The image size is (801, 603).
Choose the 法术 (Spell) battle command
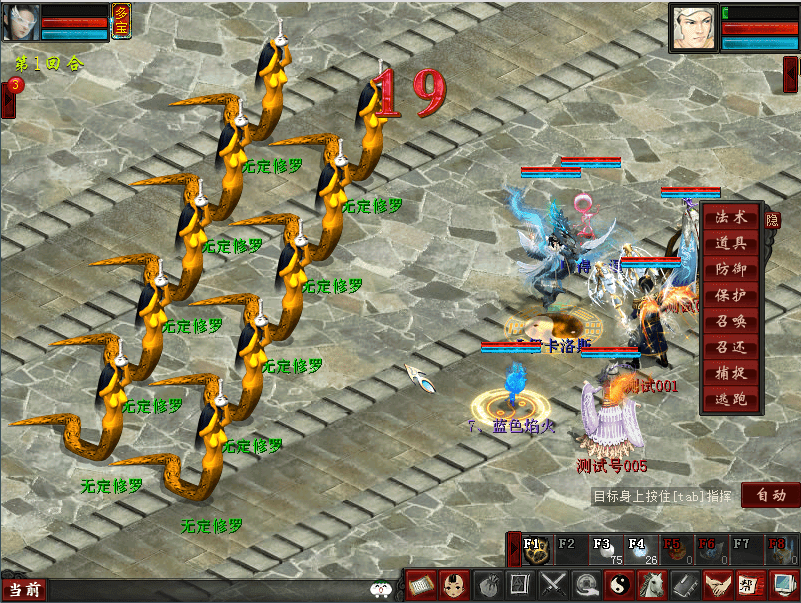731,217
